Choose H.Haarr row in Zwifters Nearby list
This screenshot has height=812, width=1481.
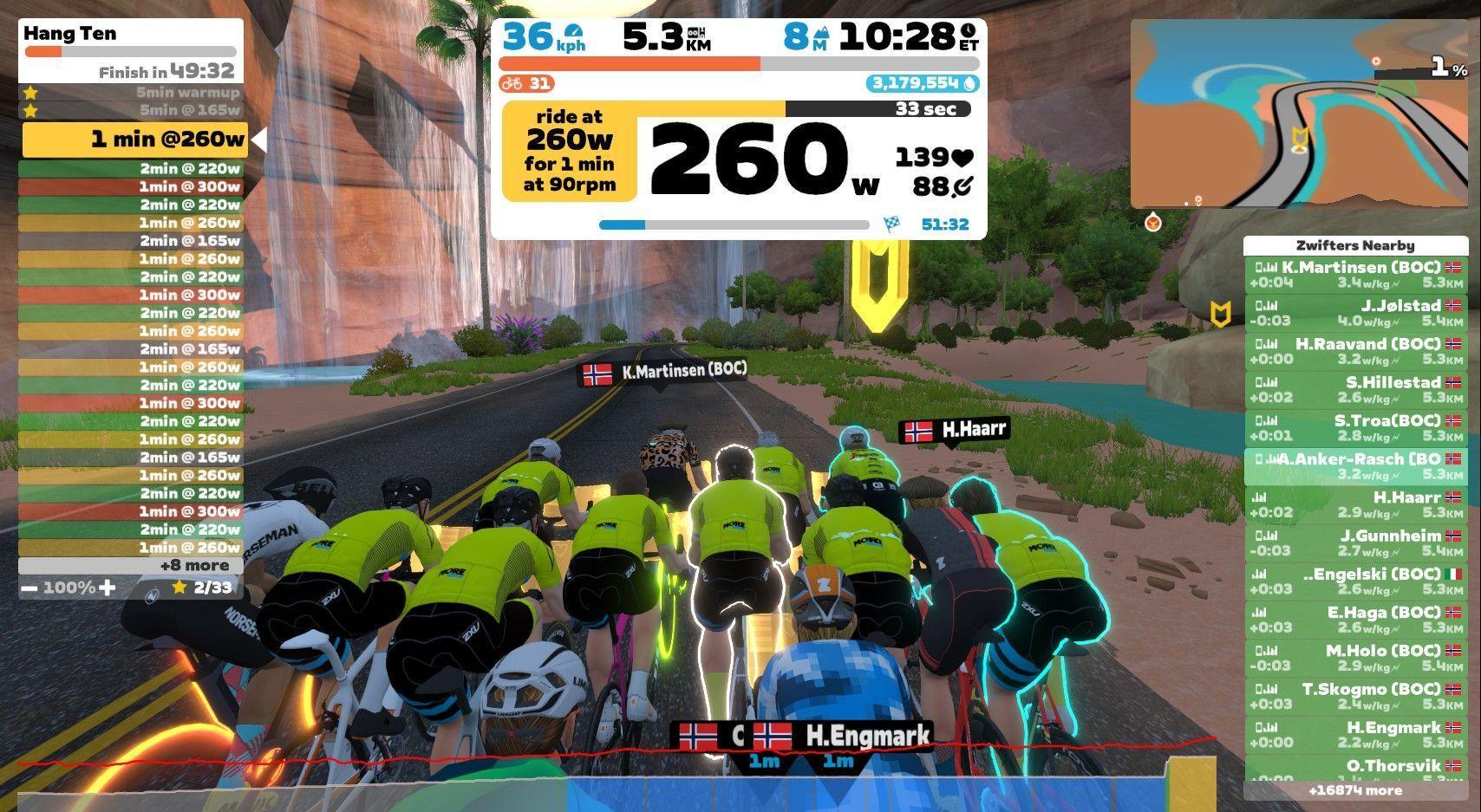click(x=1355, y=504)
